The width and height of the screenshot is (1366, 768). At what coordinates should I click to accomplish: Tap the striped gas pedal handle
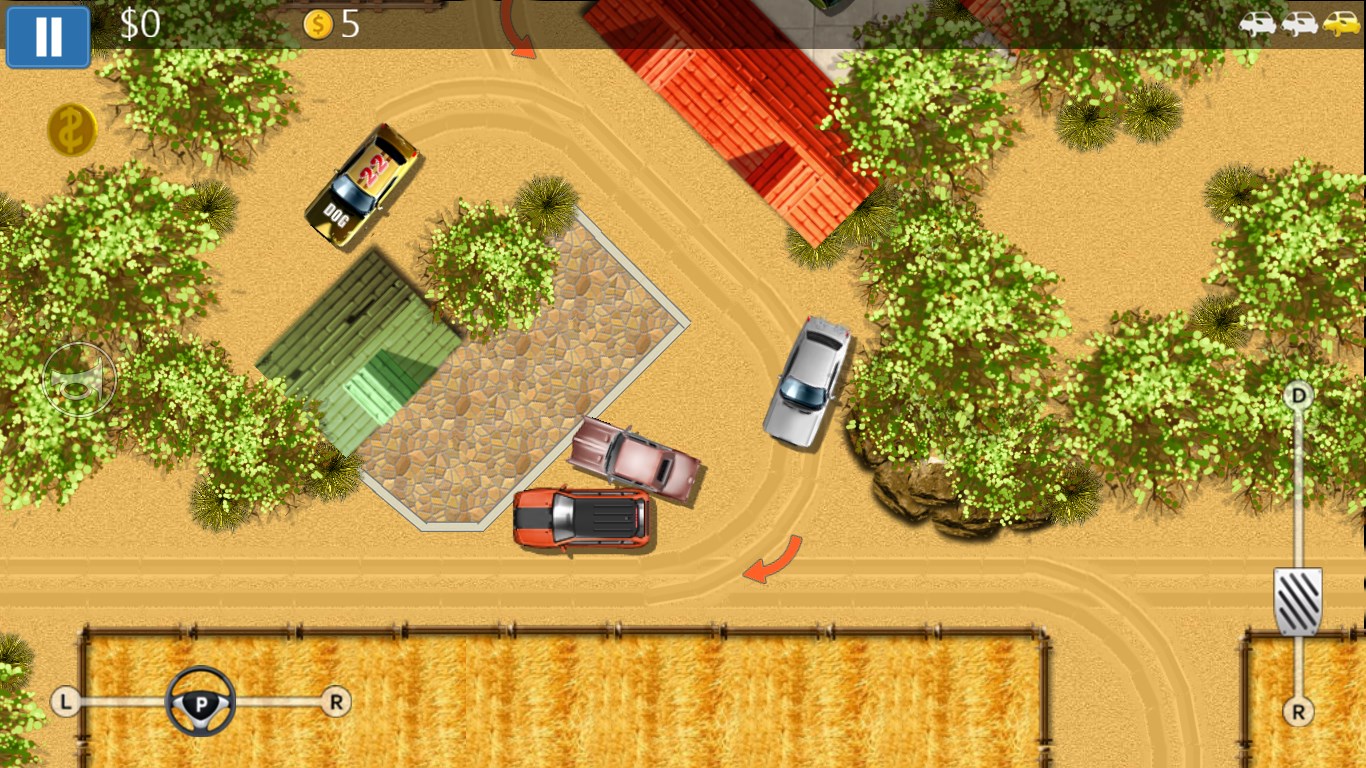(x=1298, y=601)
